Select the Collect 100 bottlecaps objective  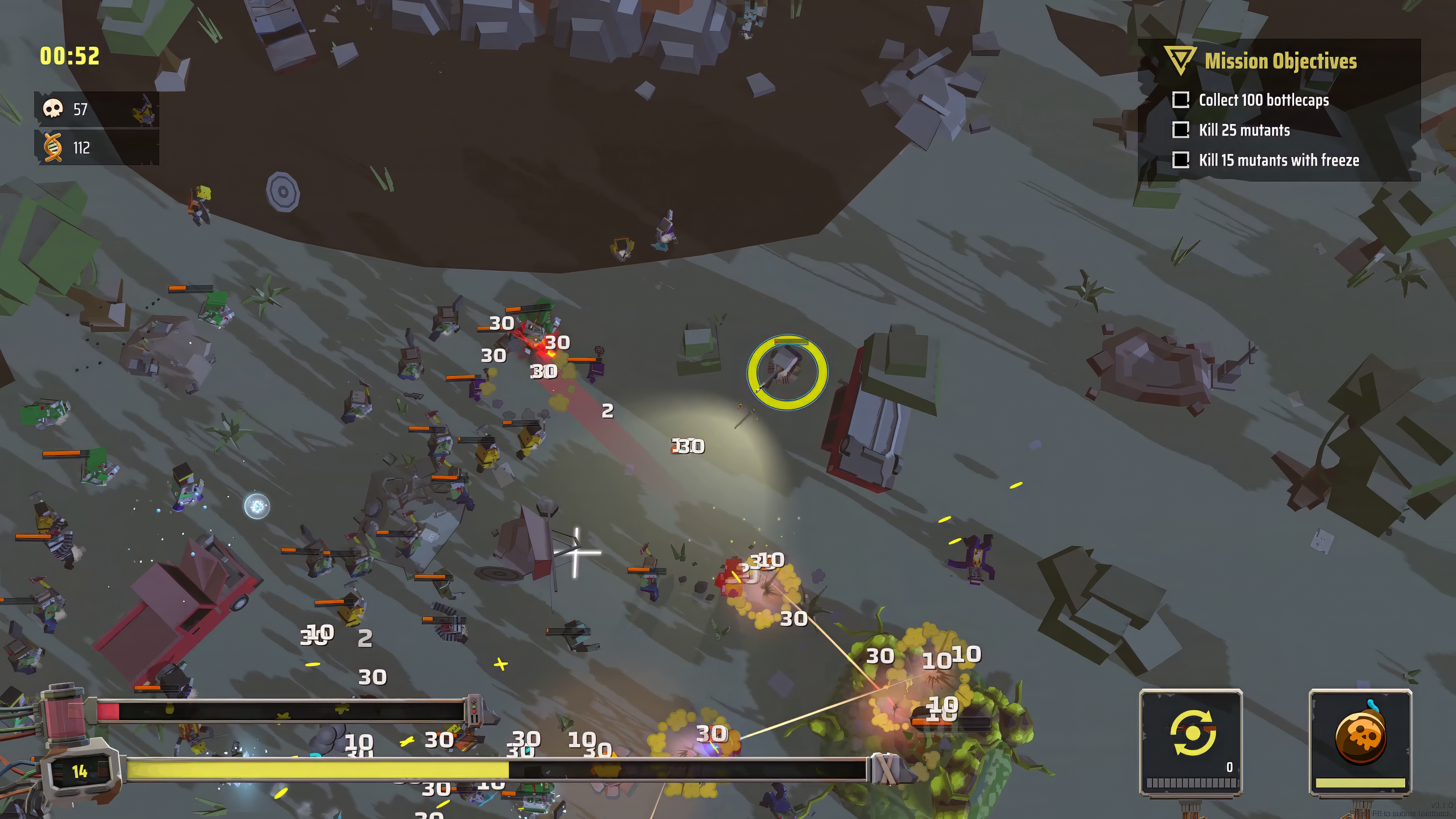1263,100
